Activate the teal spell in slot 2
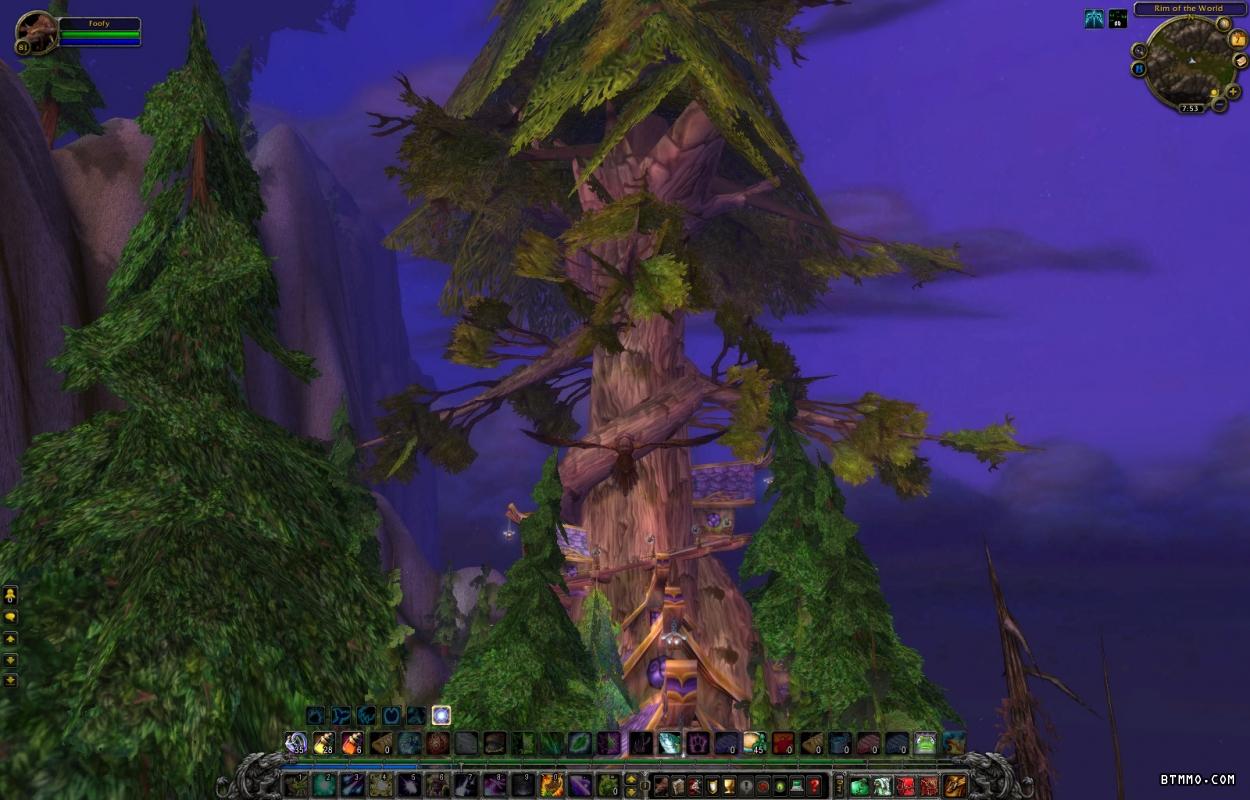1250x800 pixels. click(324, 785)
